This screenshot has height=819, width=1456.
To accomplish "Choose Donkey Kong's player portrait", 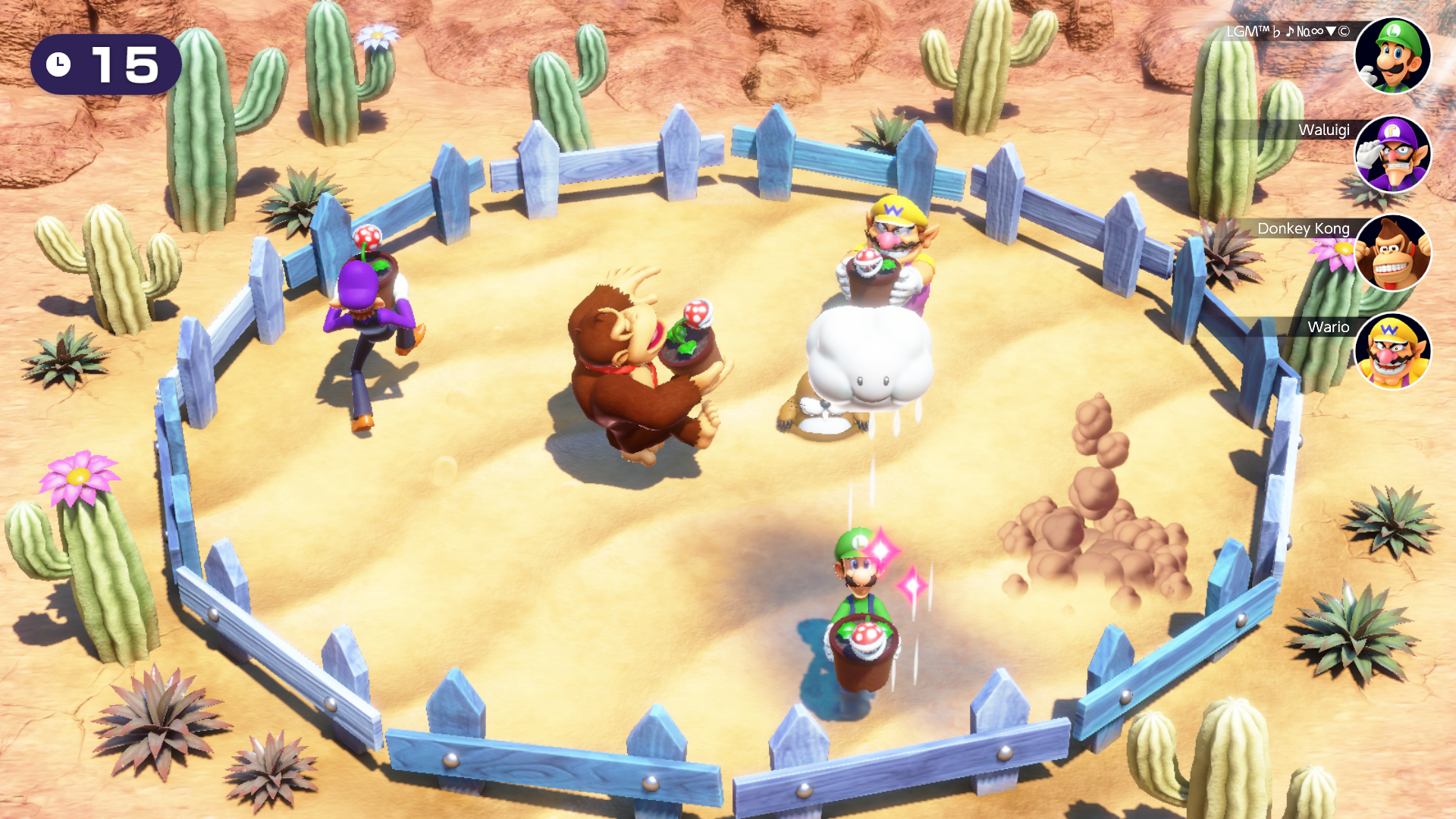I will coord(1392,253).
